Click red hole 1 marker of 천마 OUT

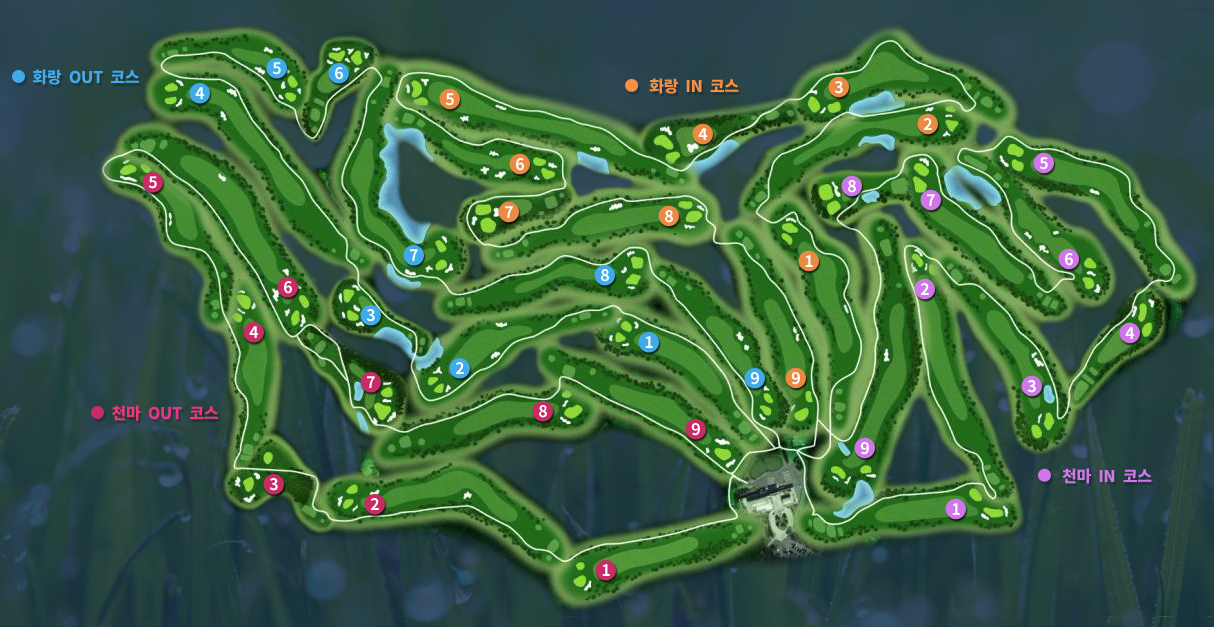coord(605,570)
